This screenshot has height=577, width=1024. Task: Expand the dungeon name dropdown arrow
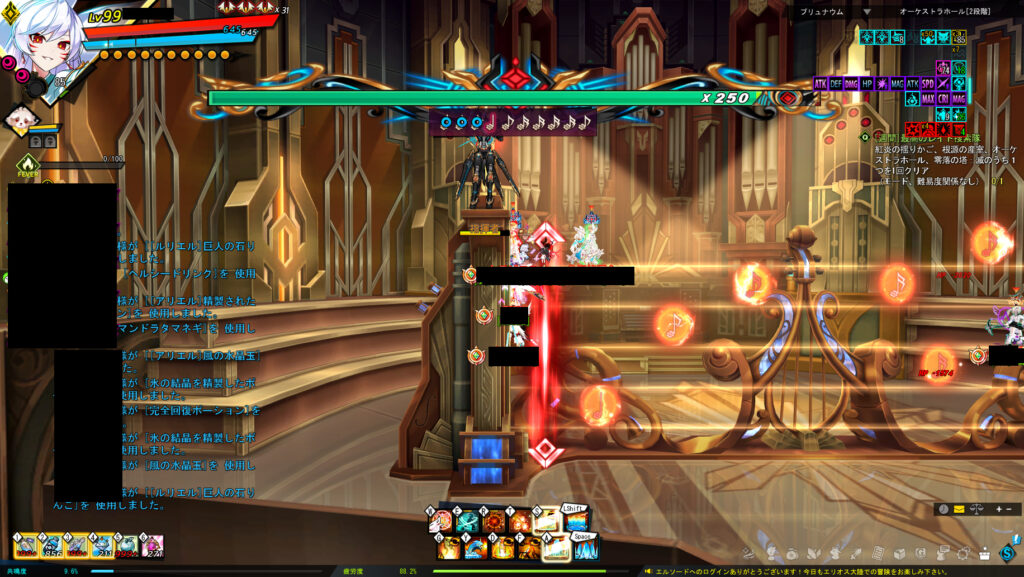click(867, 12)
